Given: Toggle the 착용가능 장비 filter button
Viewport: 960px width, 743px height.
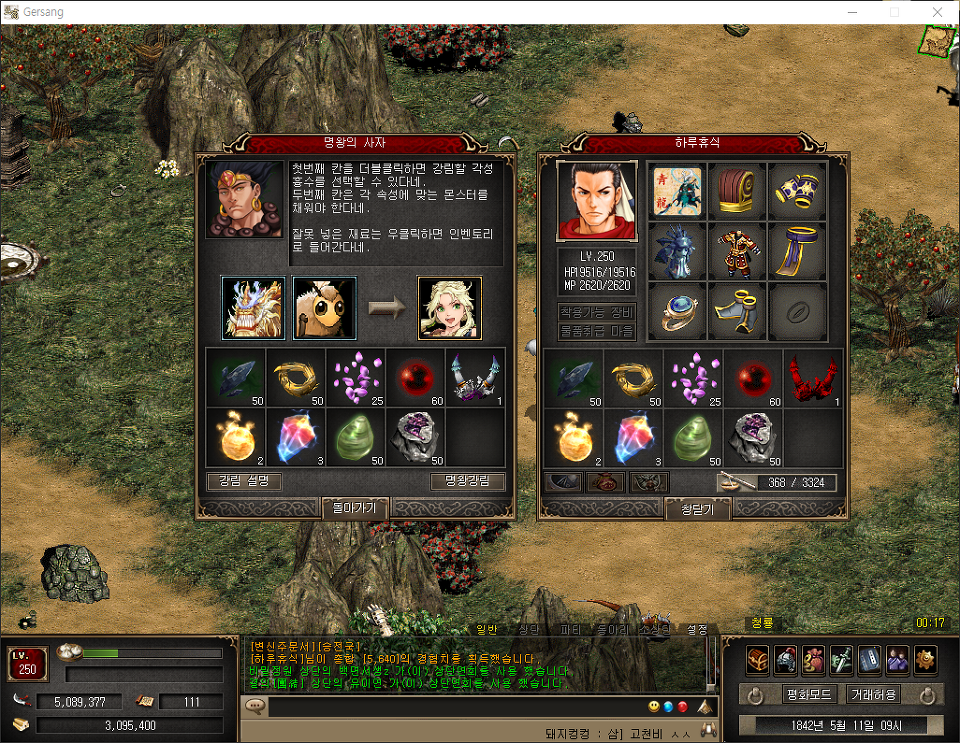Looking at the screenshot, I should coord(596,312).
